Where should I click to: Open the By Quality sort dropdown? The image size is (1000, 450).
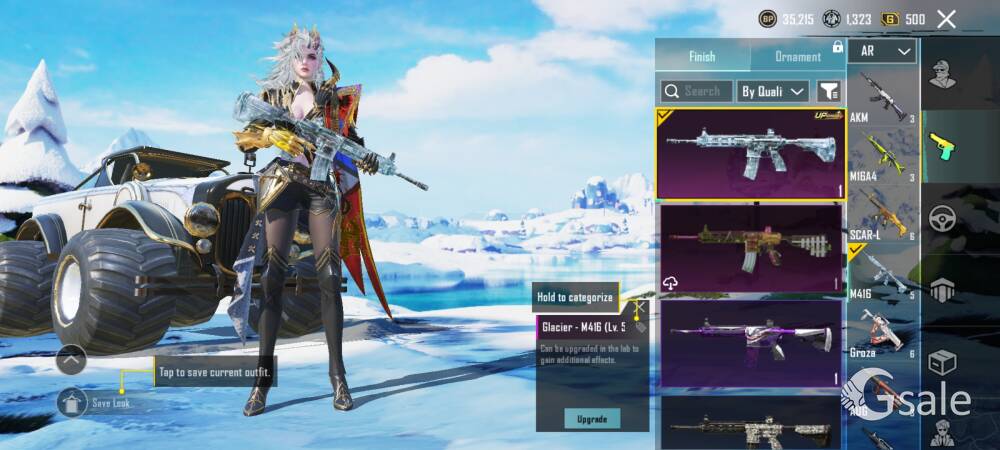pos(773,91)
